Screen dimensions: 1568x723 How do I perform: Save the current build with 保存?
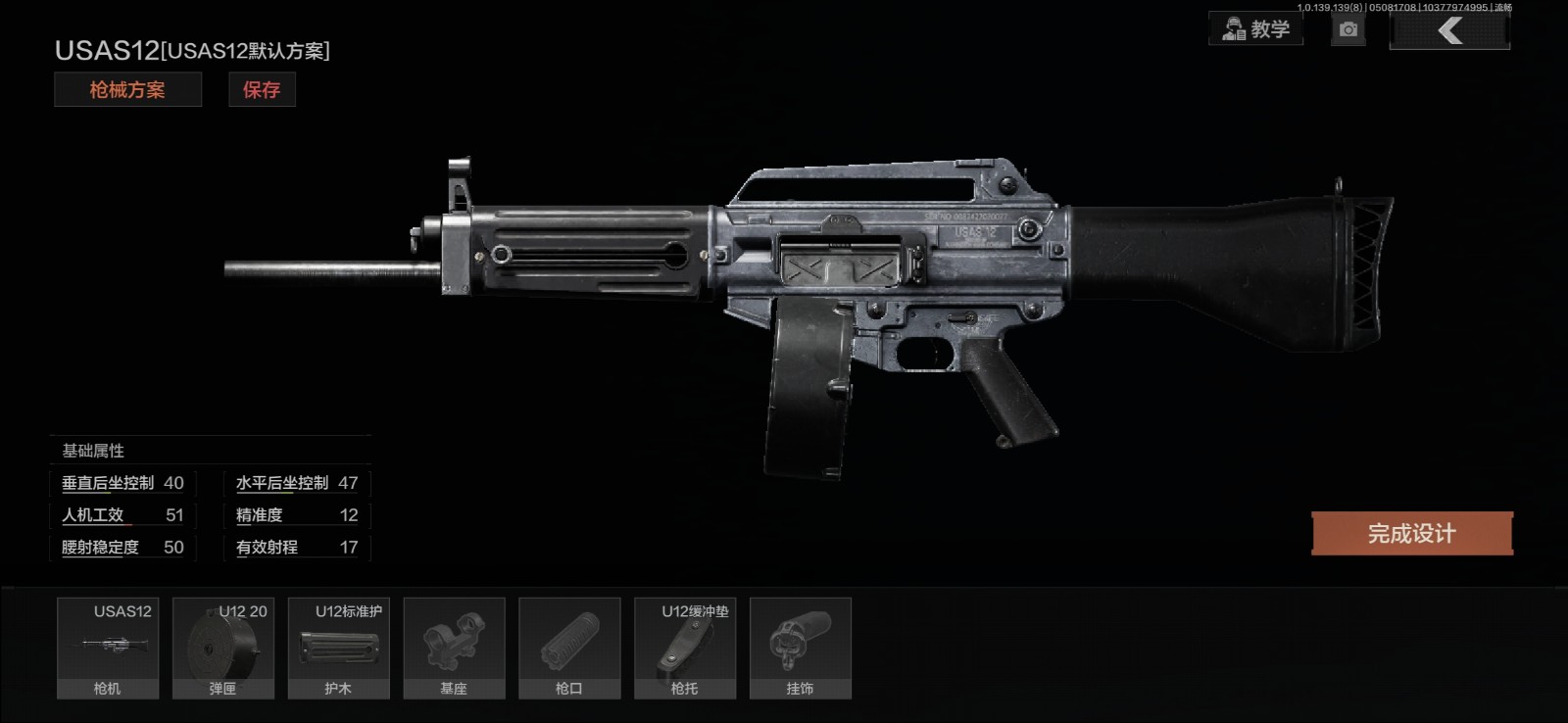point(262,90)
